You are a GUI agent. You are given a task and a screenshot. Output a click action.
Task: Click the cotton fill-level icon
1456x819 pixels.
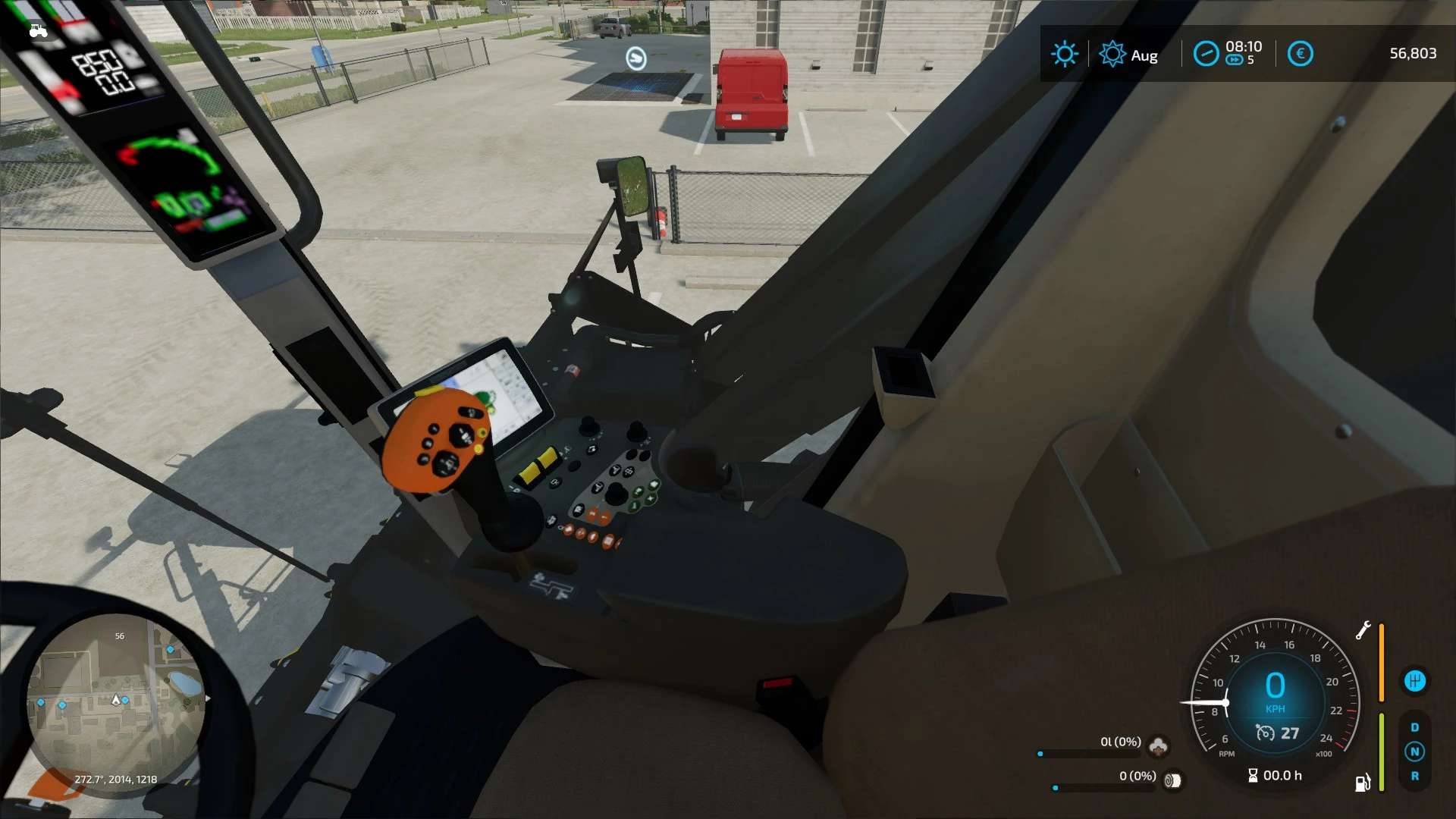tap(1158, 746)
